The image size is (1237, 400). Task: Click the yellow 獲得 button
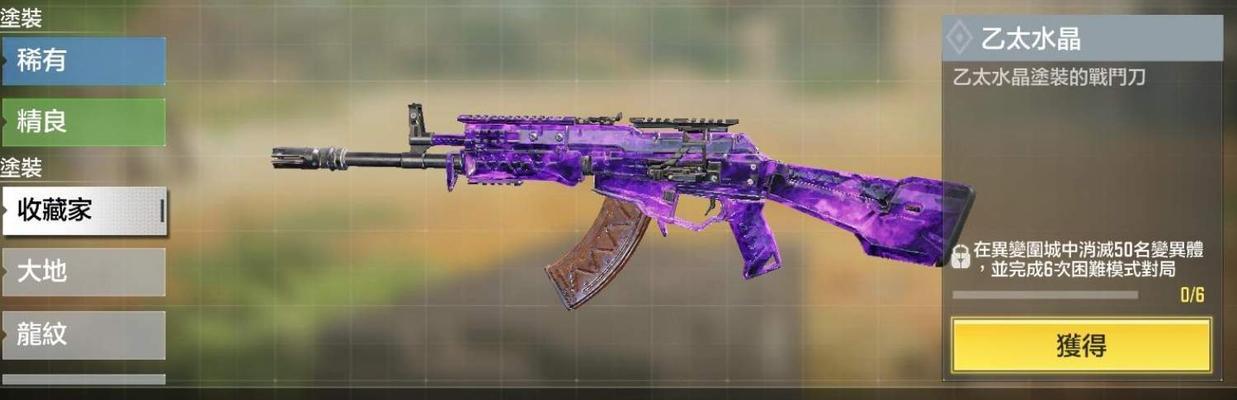point(1080,346)
